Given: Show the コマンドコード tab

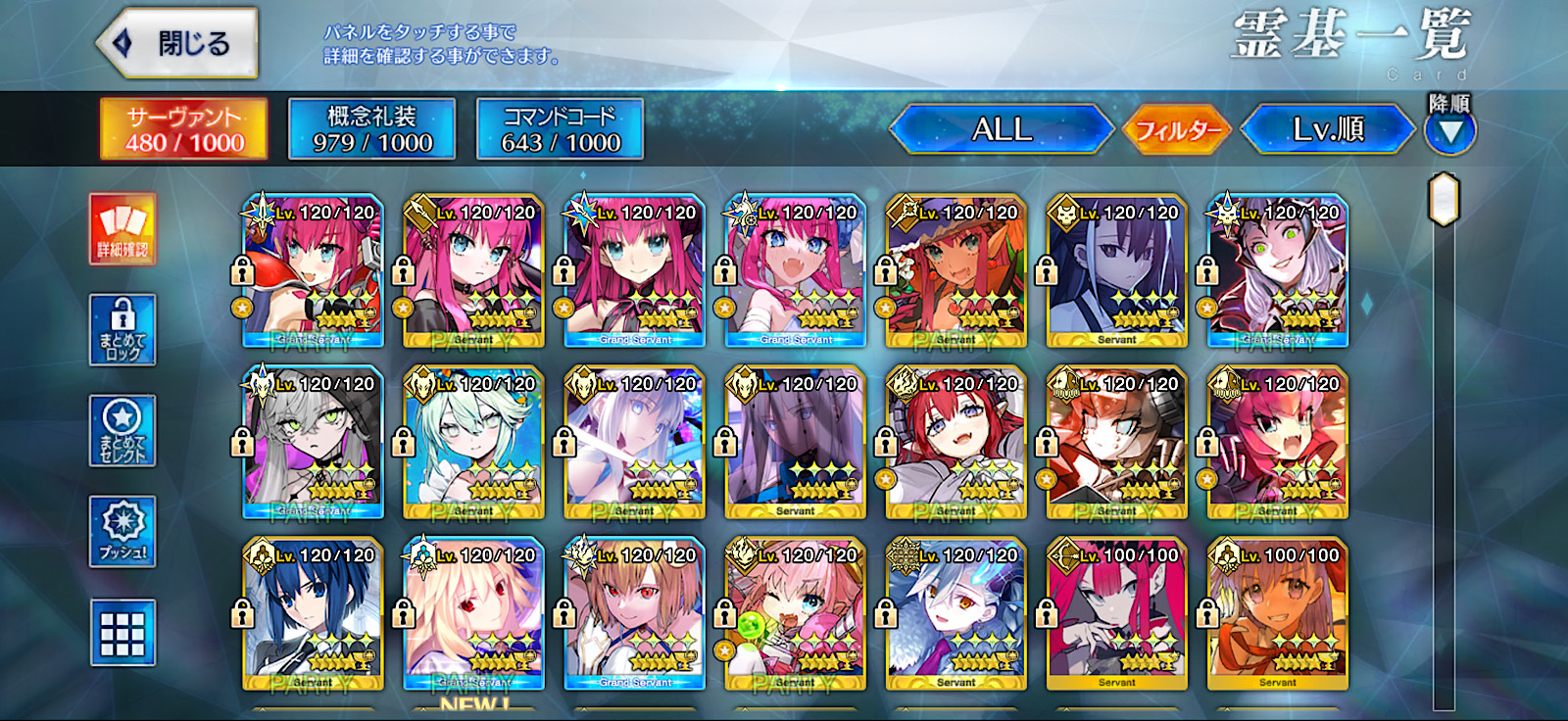Looking at the screenshot, I should (x=560, y=129).
